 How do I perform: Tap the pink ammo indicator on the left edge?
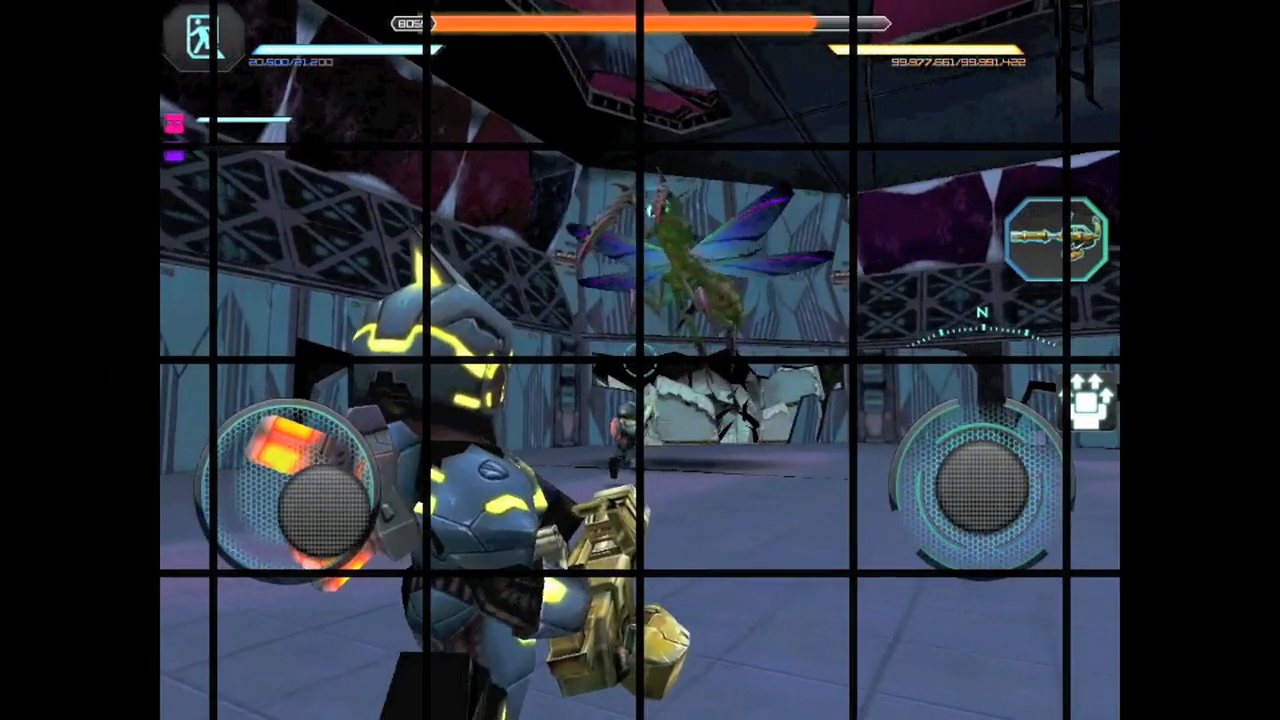(x=173, y=122)
